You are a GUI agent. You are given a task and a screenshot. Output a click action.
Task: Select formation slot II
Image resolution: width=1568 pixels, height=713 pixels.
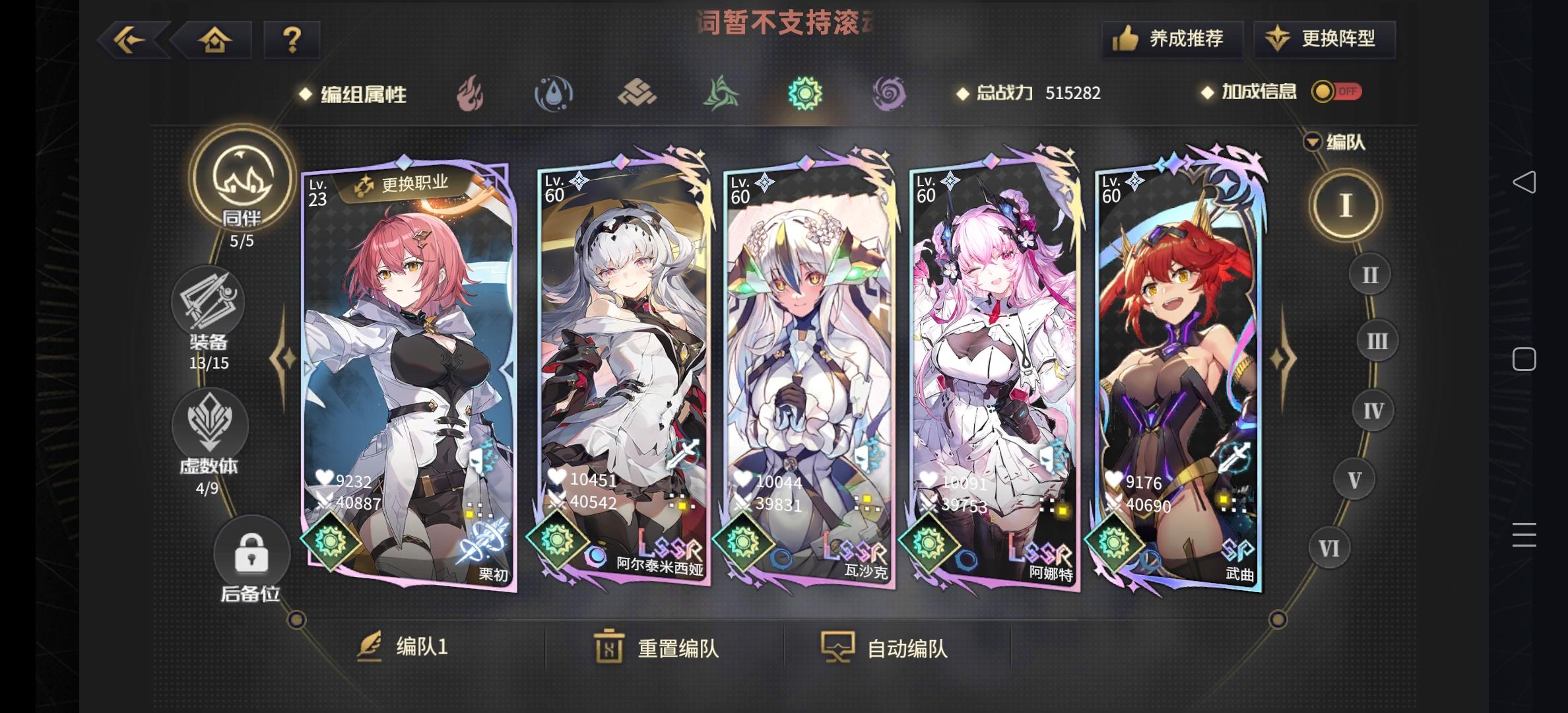[x=1369, y=273]
